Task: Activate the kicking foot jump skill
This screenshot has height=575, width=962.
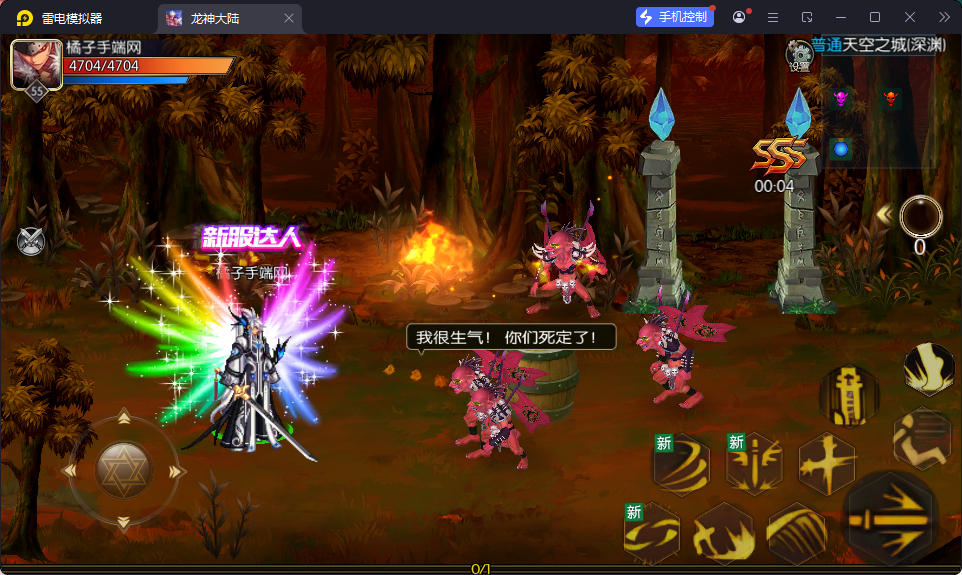Action: tap(928, 368)
